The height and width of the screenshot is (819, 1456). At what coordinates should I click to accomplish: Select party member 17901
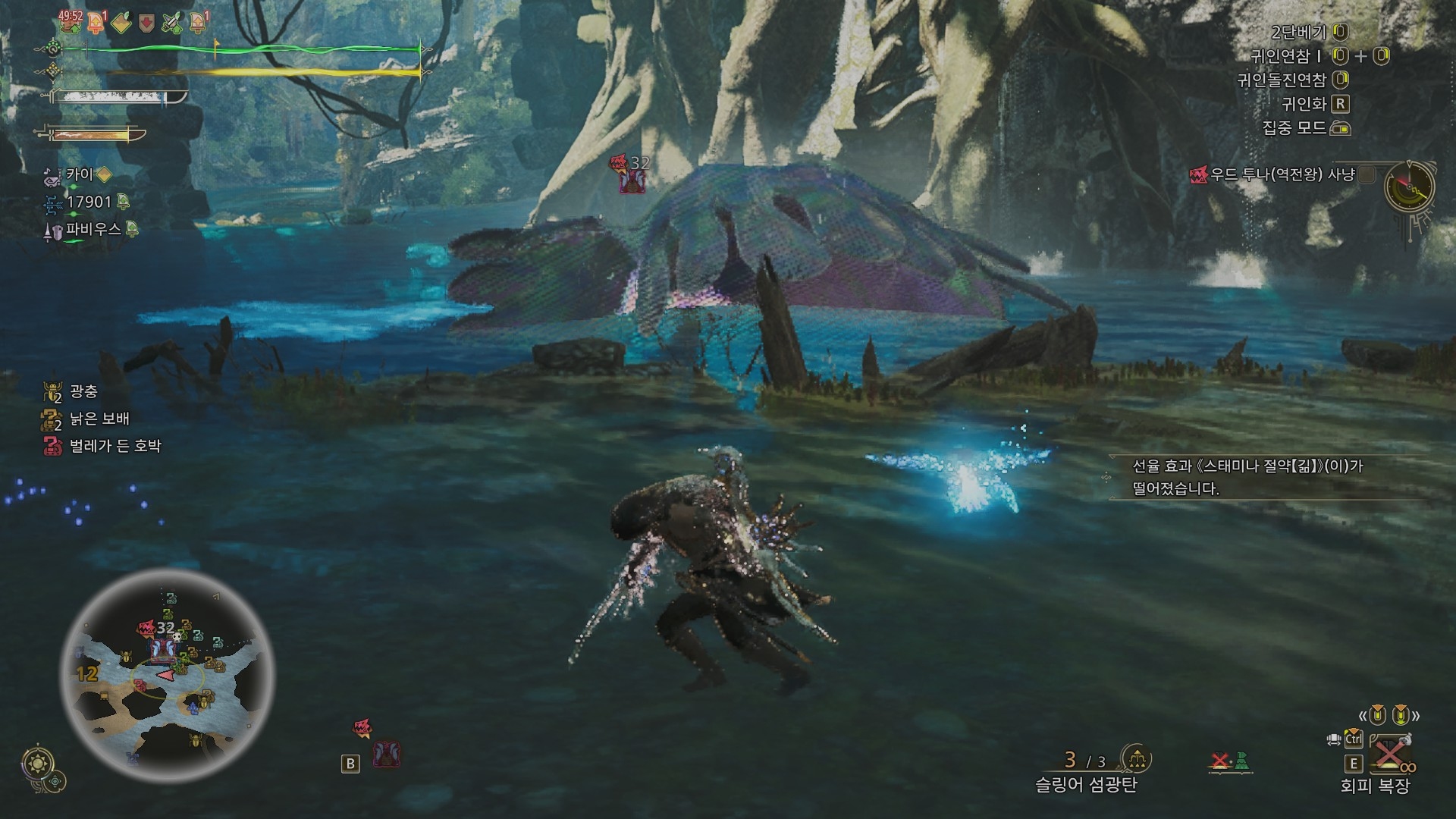[89, 202]
